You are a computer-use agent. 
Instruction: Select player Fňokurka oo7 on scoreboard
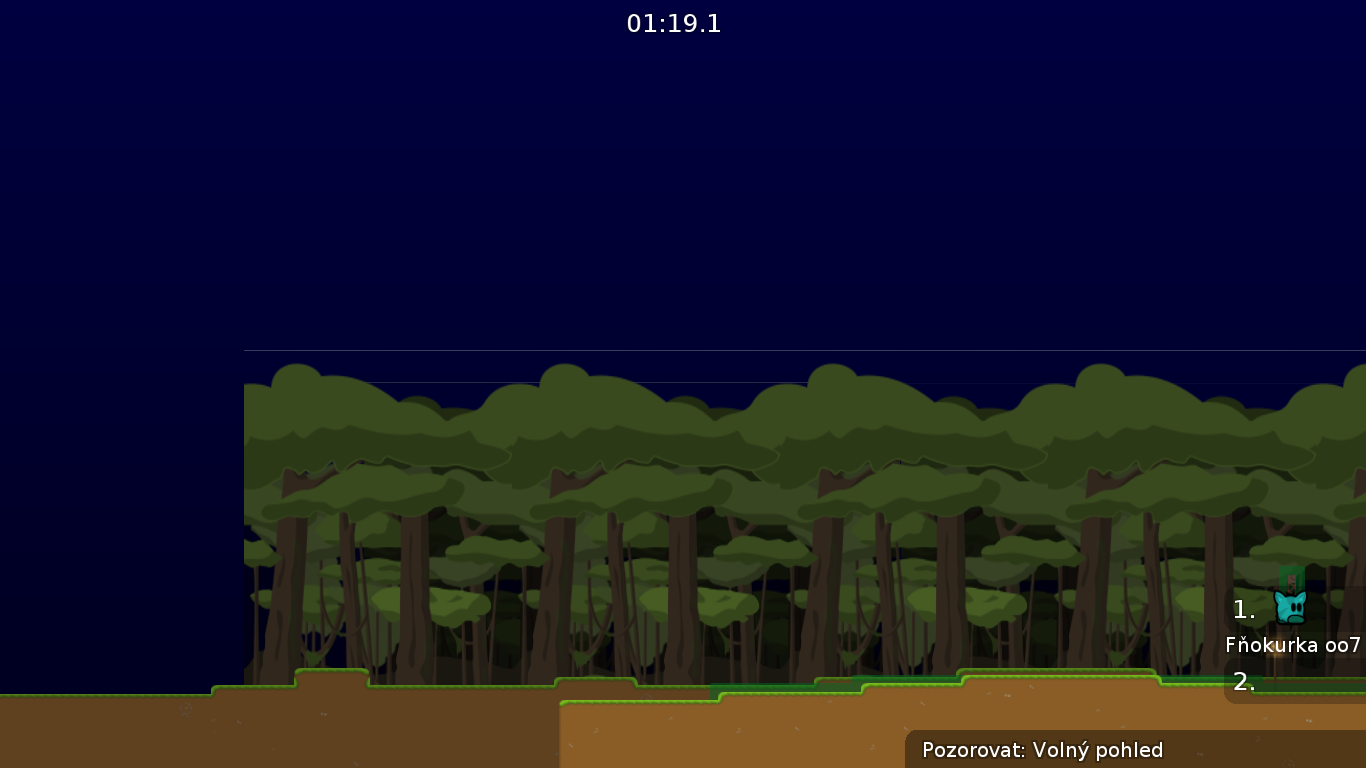tap(1292, 645)
